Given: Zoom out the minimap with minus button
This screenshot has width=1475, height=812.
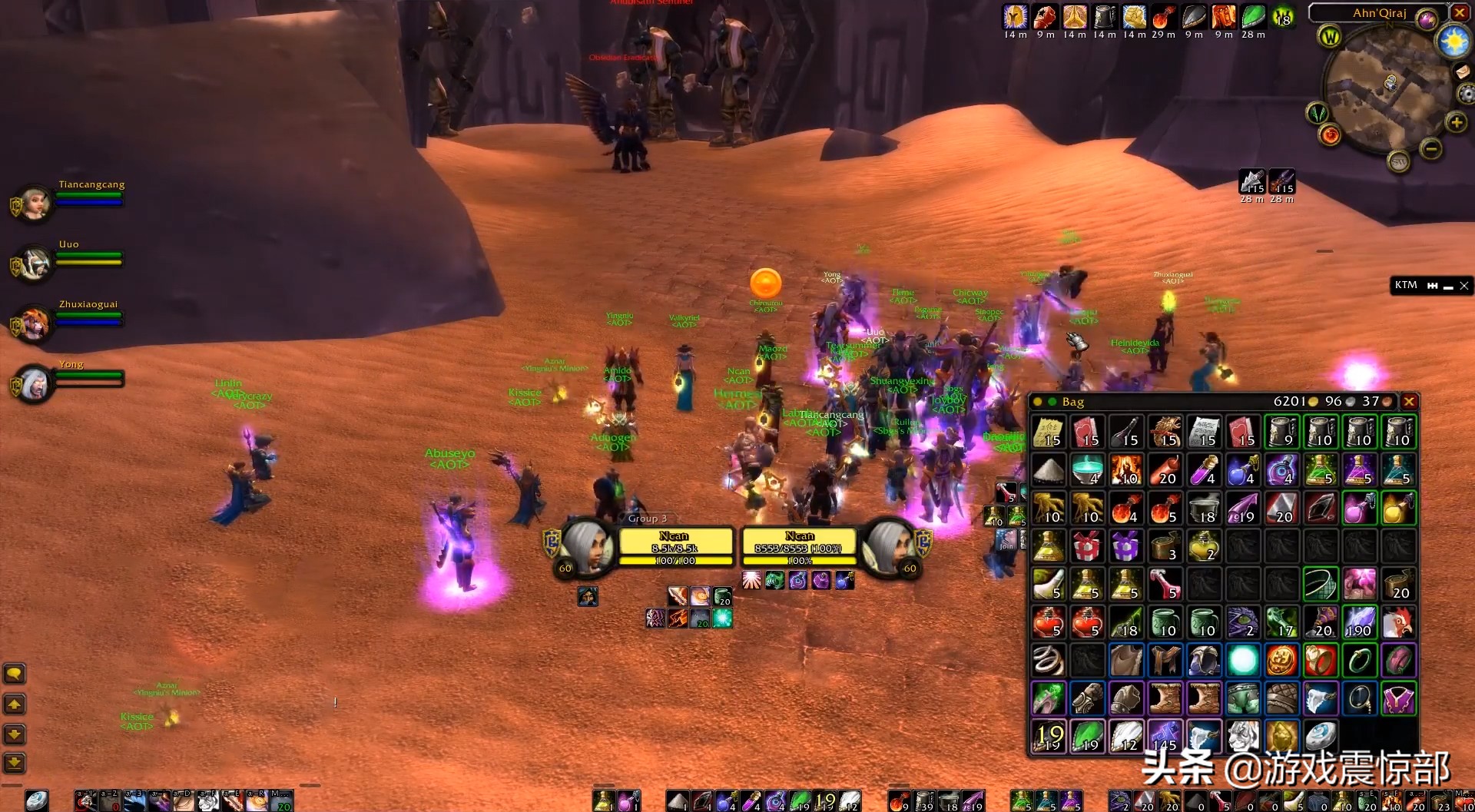Looking at the screenshot, I should (x=1430, y=148).
